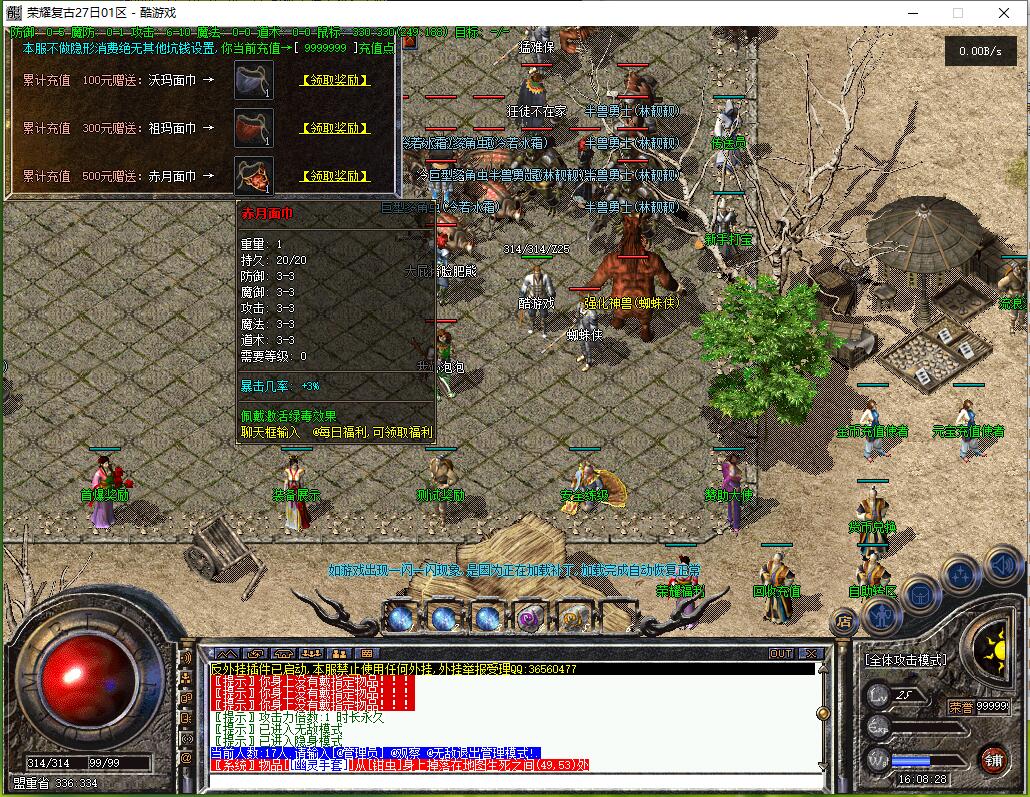
Task: Click the chat scrollbar down arrow
Action: (x=822, y=766)
